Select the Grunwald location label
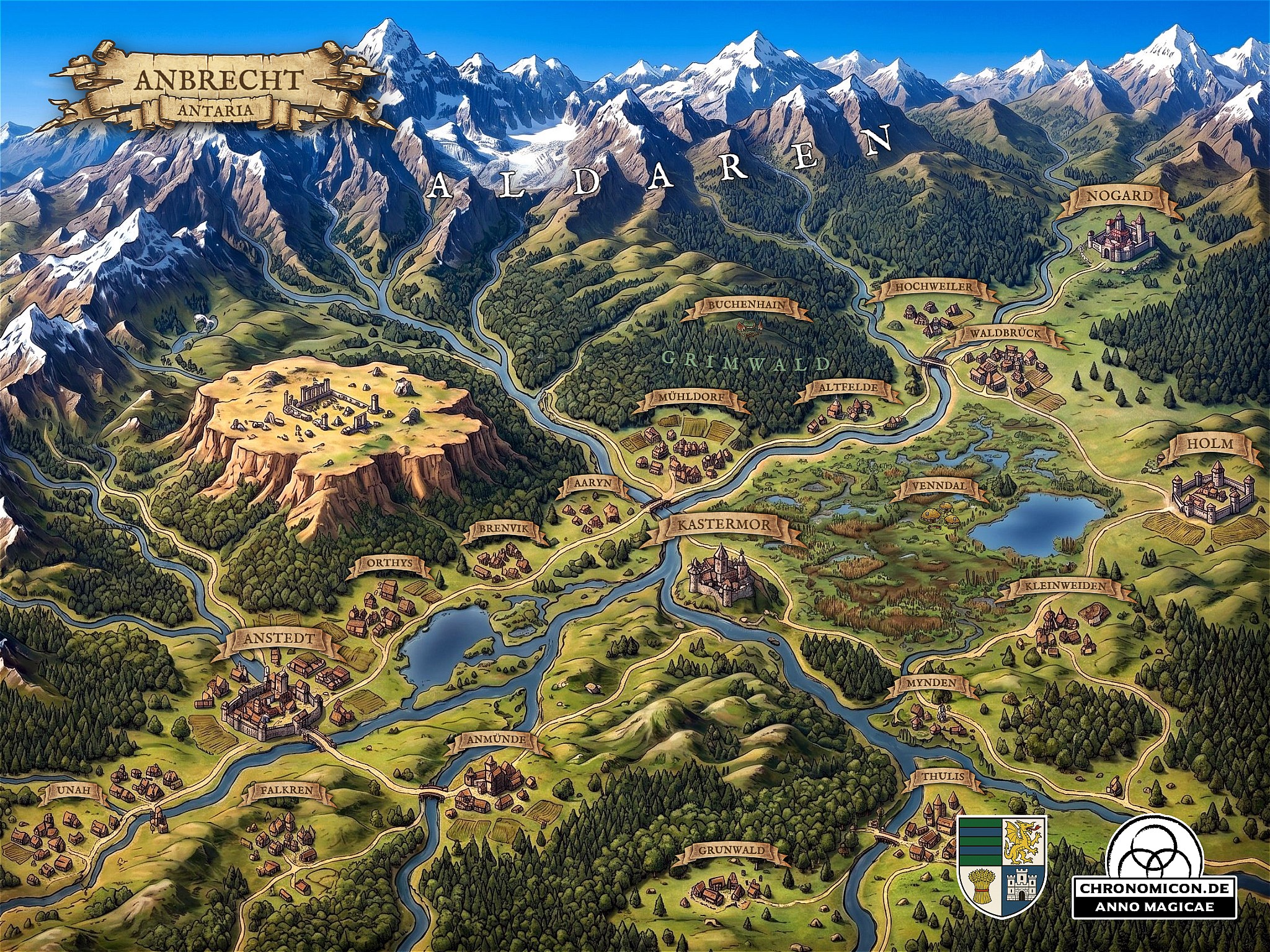Image resolution: width=1270 pixels, height=952 pixels. [x=727, y=850]
